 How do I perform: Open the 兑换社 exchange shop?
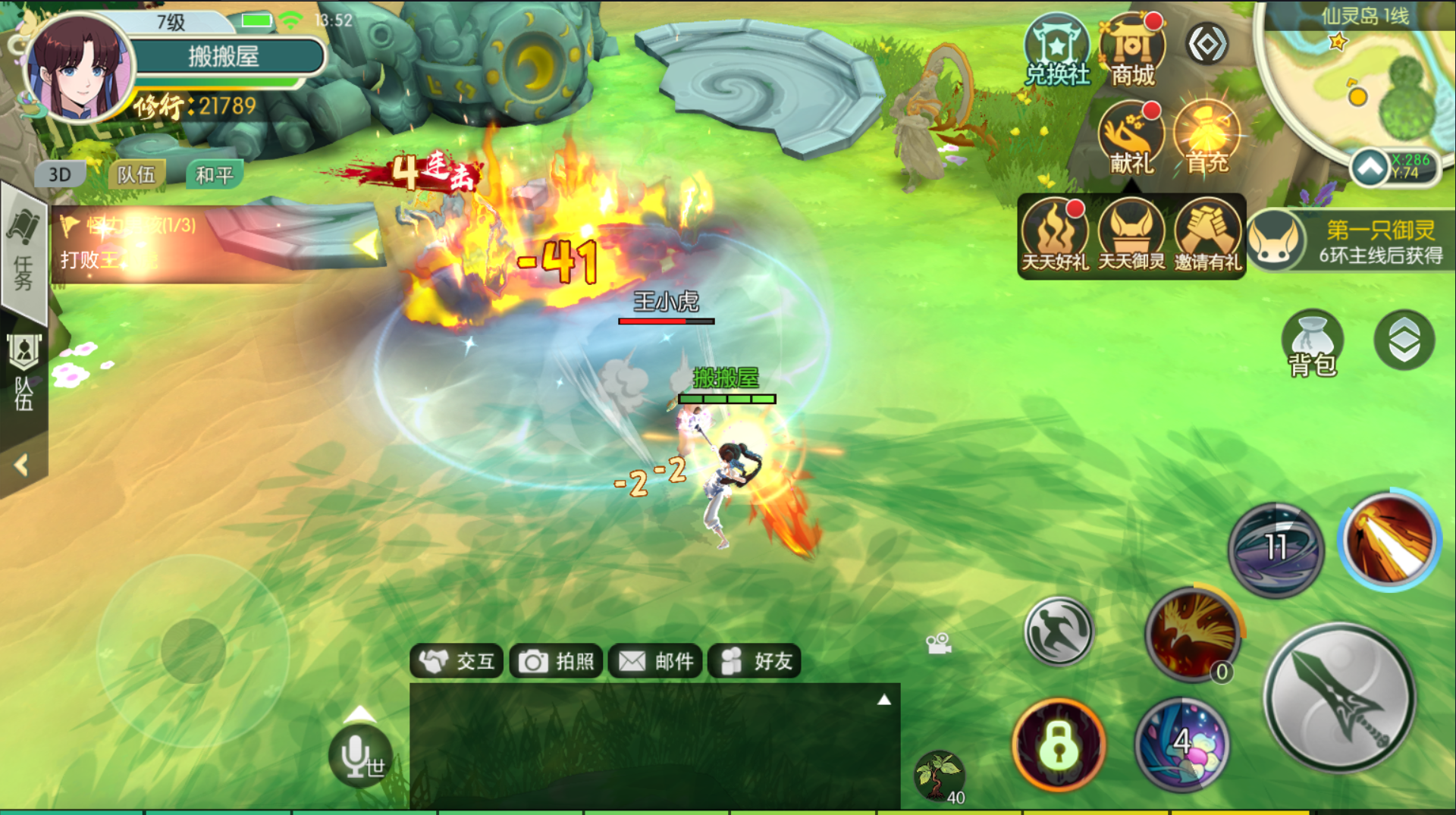[1056, 50]
